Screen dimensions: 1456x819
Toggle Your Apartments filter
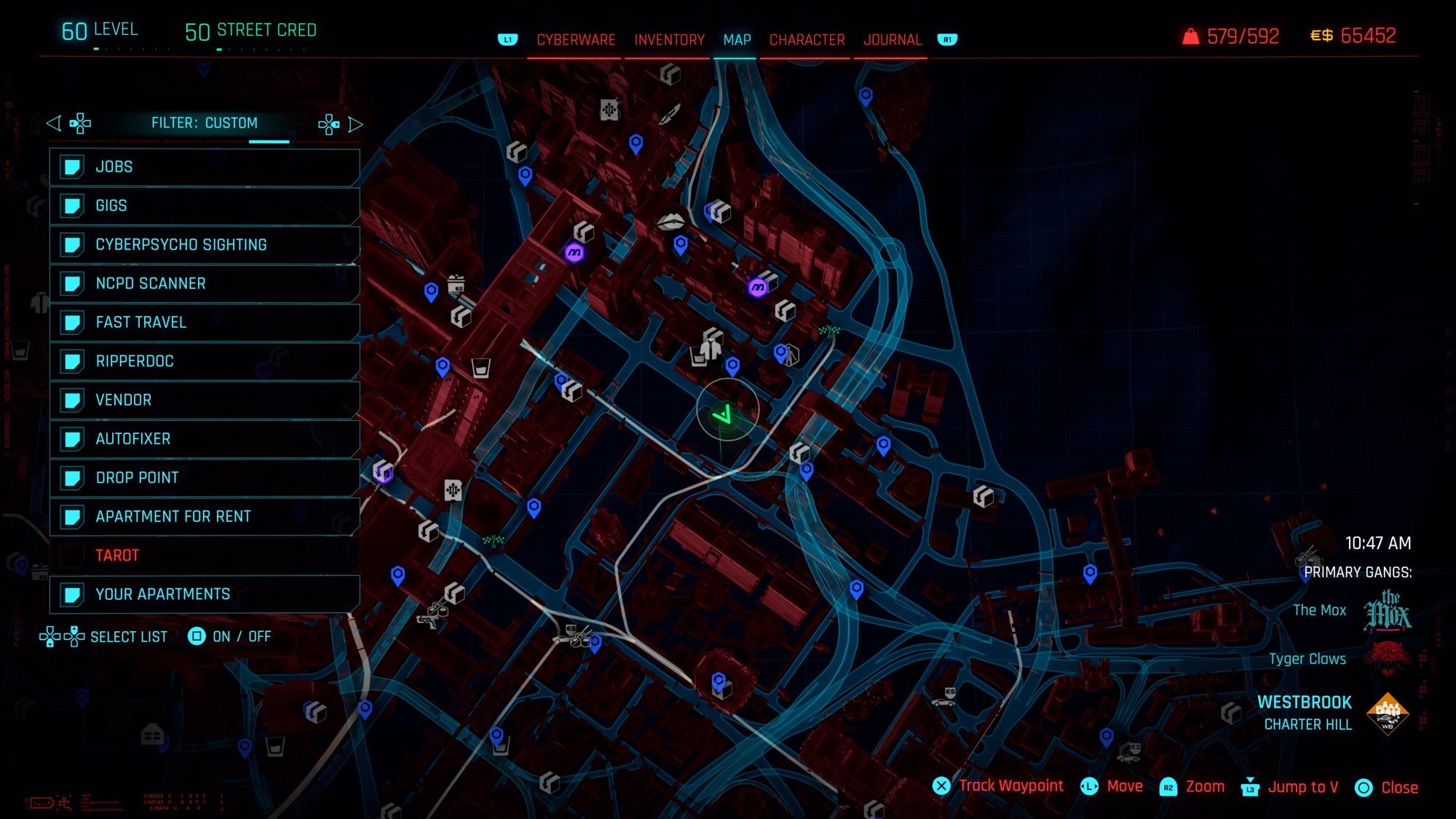tap(204, 594)
